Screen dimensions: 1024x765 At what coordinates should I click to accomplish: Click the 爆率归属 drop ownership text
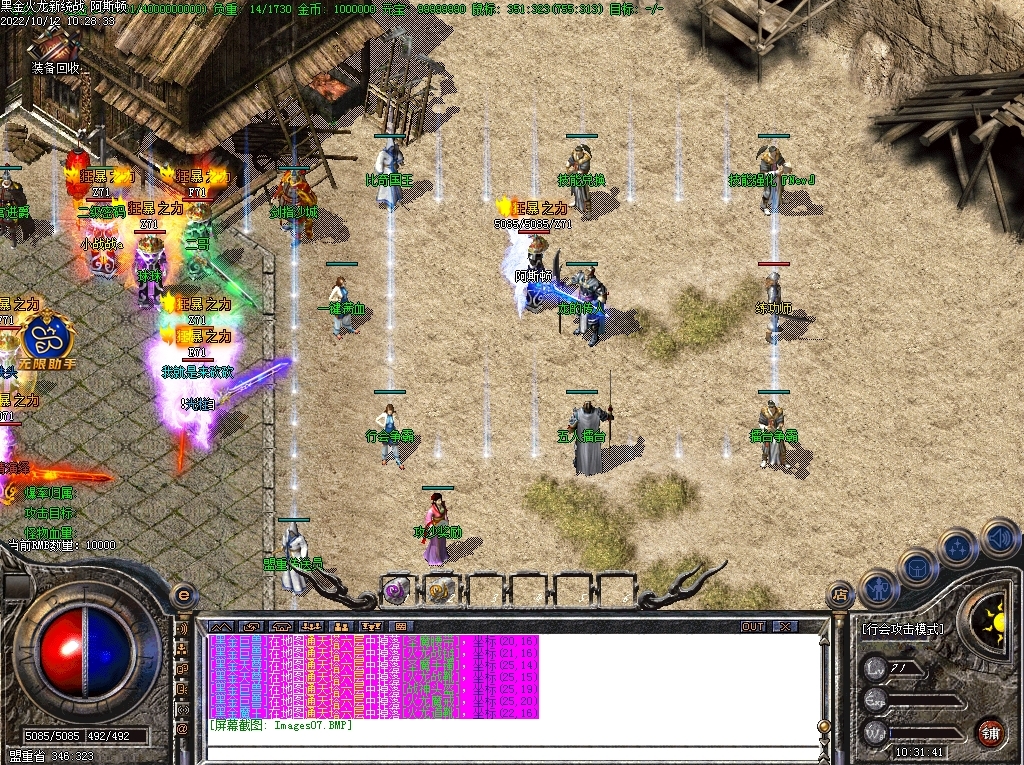tap(50, 493)
